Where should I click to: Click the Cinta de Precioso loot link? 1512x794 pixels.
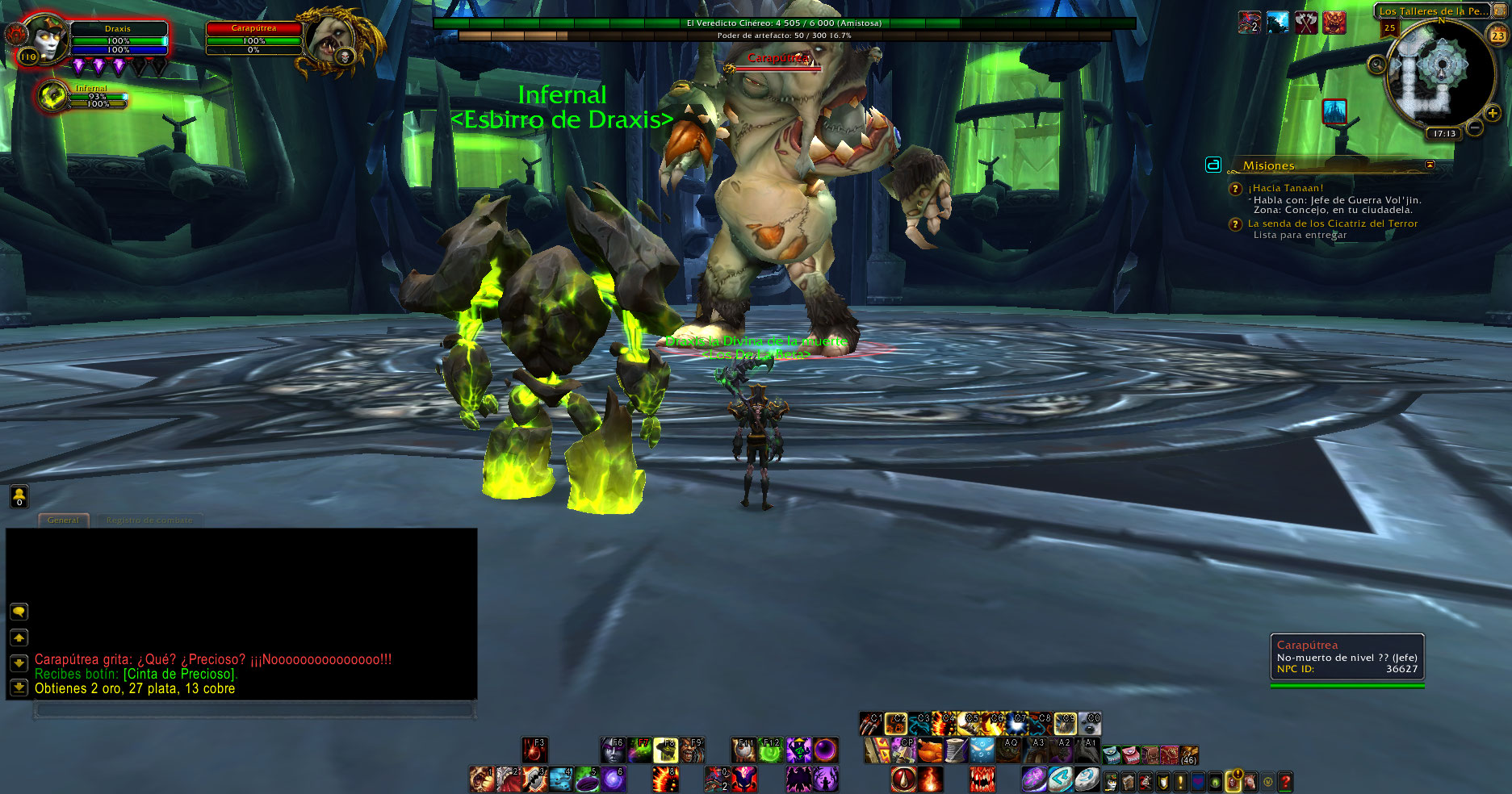coord(180,674)
